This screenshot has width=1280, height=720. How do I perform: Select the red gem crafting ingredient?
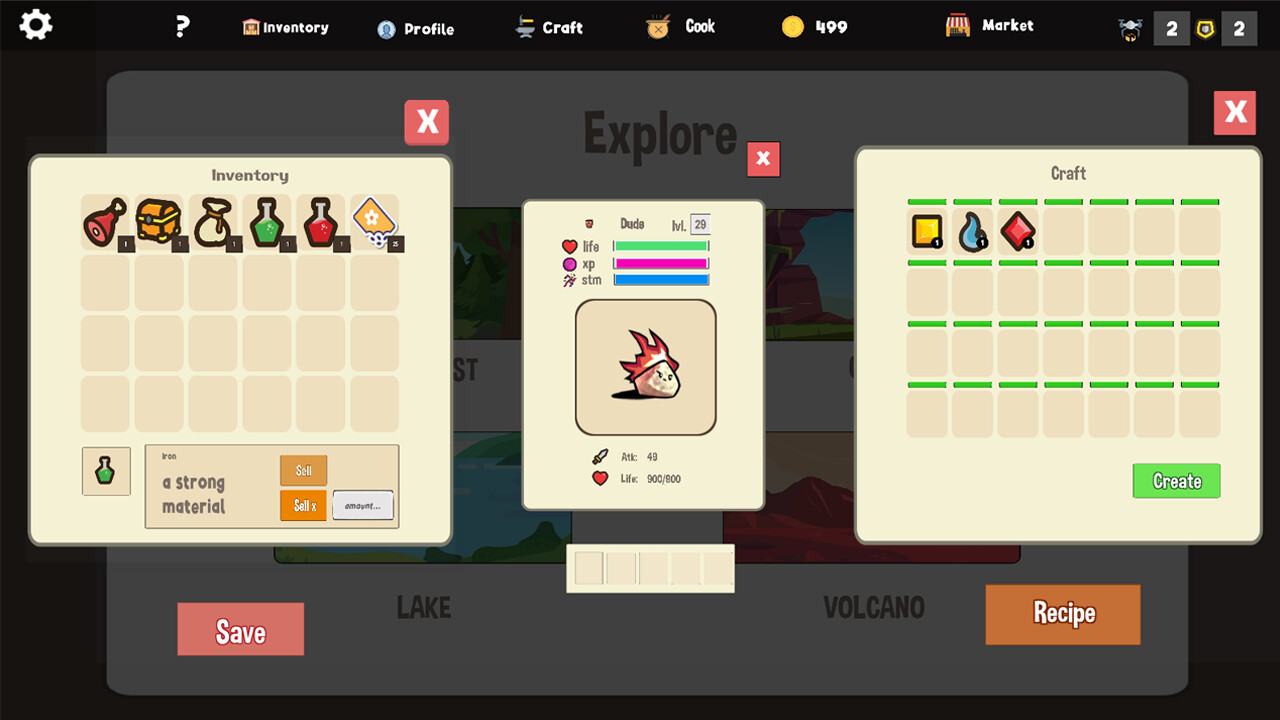pos(1017,231)
